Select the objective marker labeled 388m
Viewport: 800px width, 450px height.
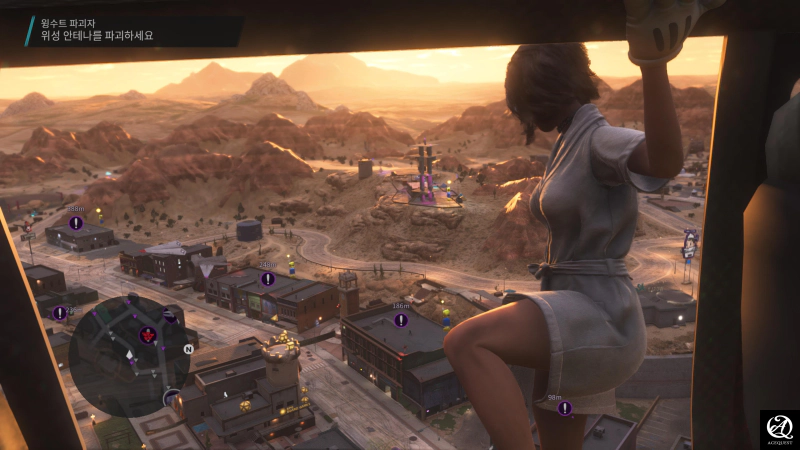(76, 222)
